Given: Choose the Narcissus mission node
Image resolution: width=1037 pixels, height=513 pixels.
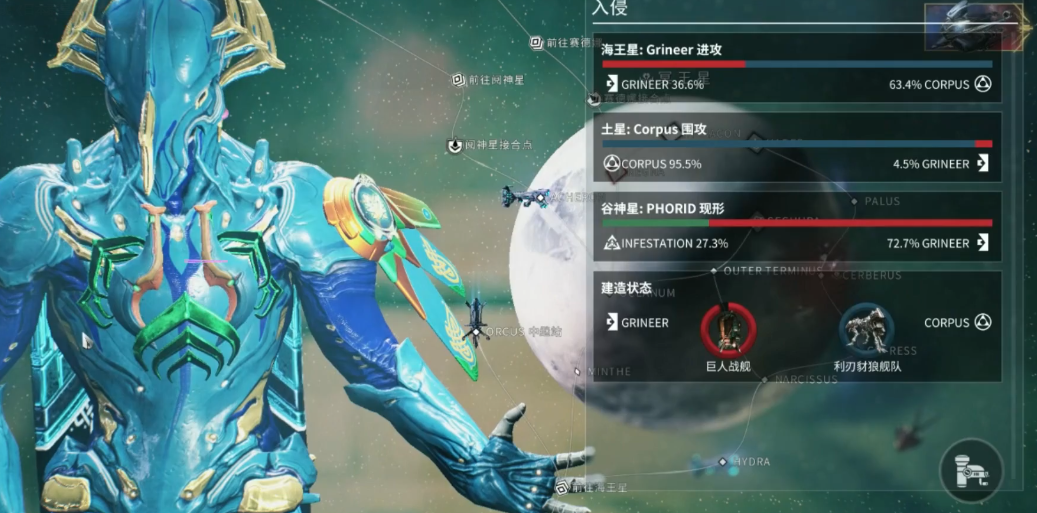Looking at the screenshot, I should (x=765, y=380).
